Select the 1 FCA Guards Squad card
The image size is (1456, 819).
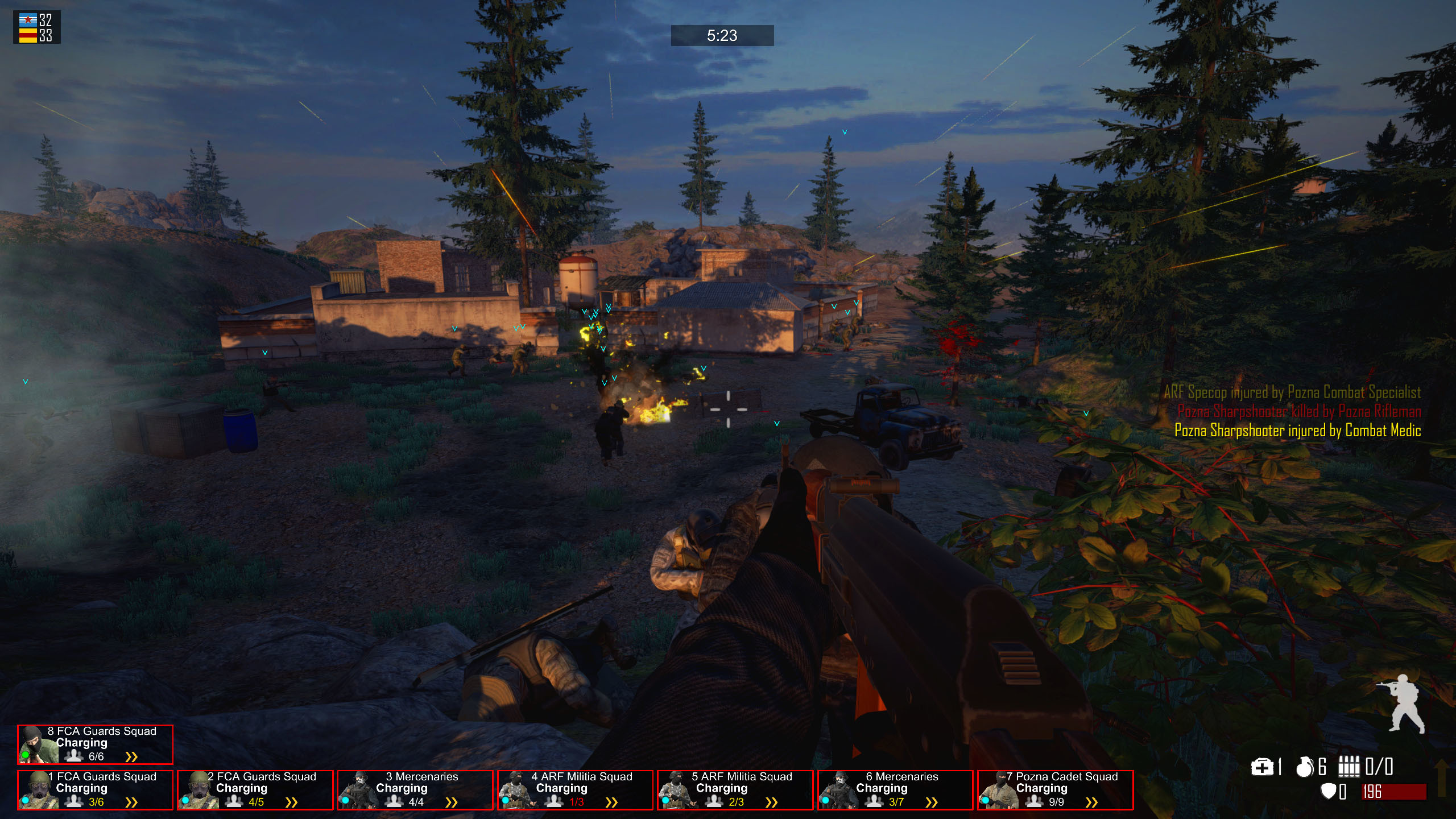point(95,789)
